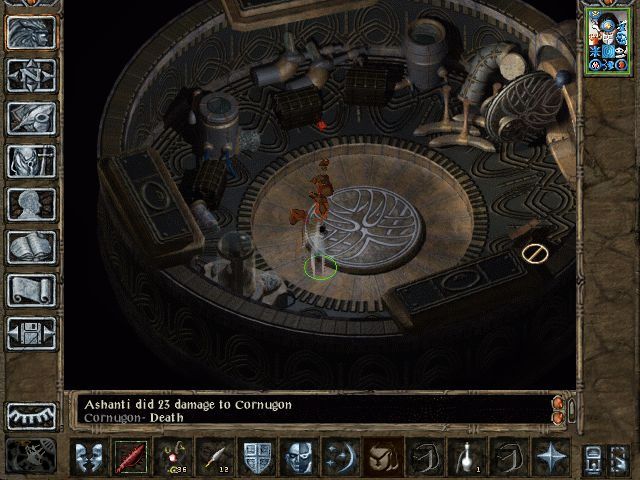
Task: Activate the crescent moon action button
Action: (340, 457)
